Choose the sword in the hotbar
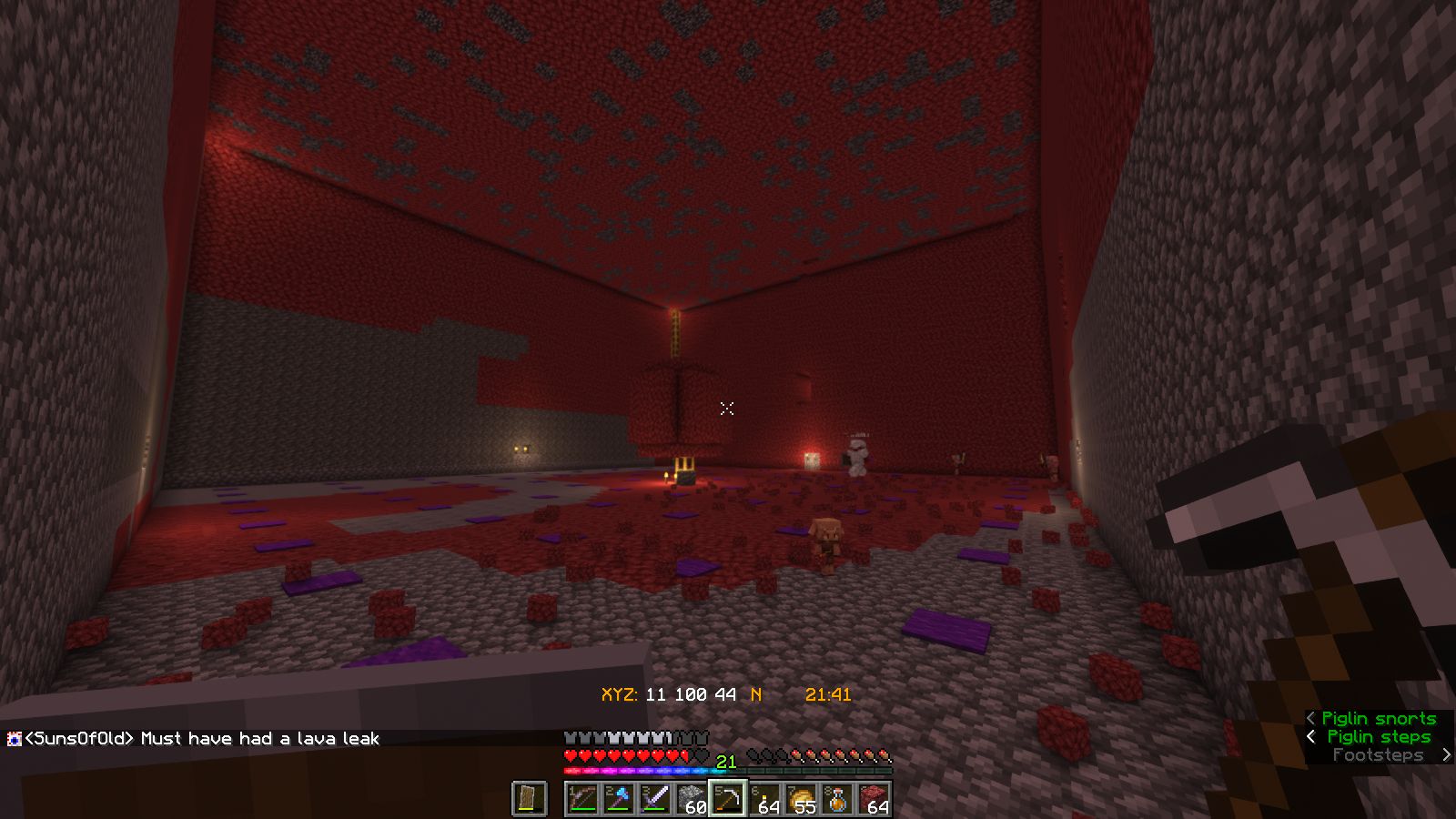This screenshot has height=819, width=1456. [x=655, y=799]
